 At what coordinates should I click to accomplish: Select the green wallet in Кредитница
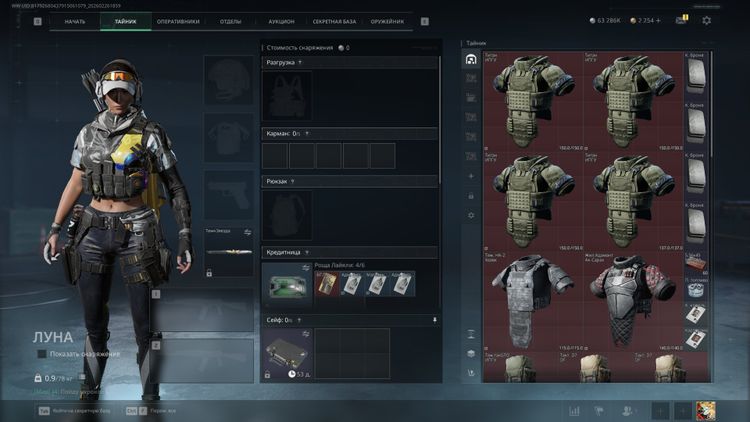(287, 284)
